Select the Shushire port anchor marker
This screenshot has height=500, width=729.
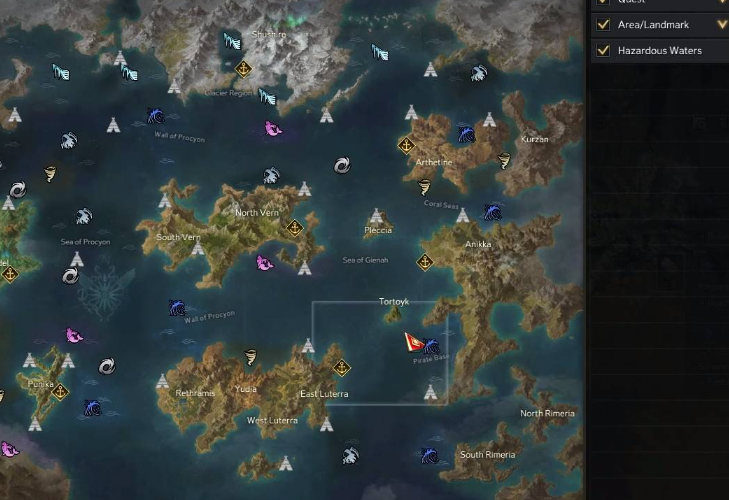[x=242, y=69]
